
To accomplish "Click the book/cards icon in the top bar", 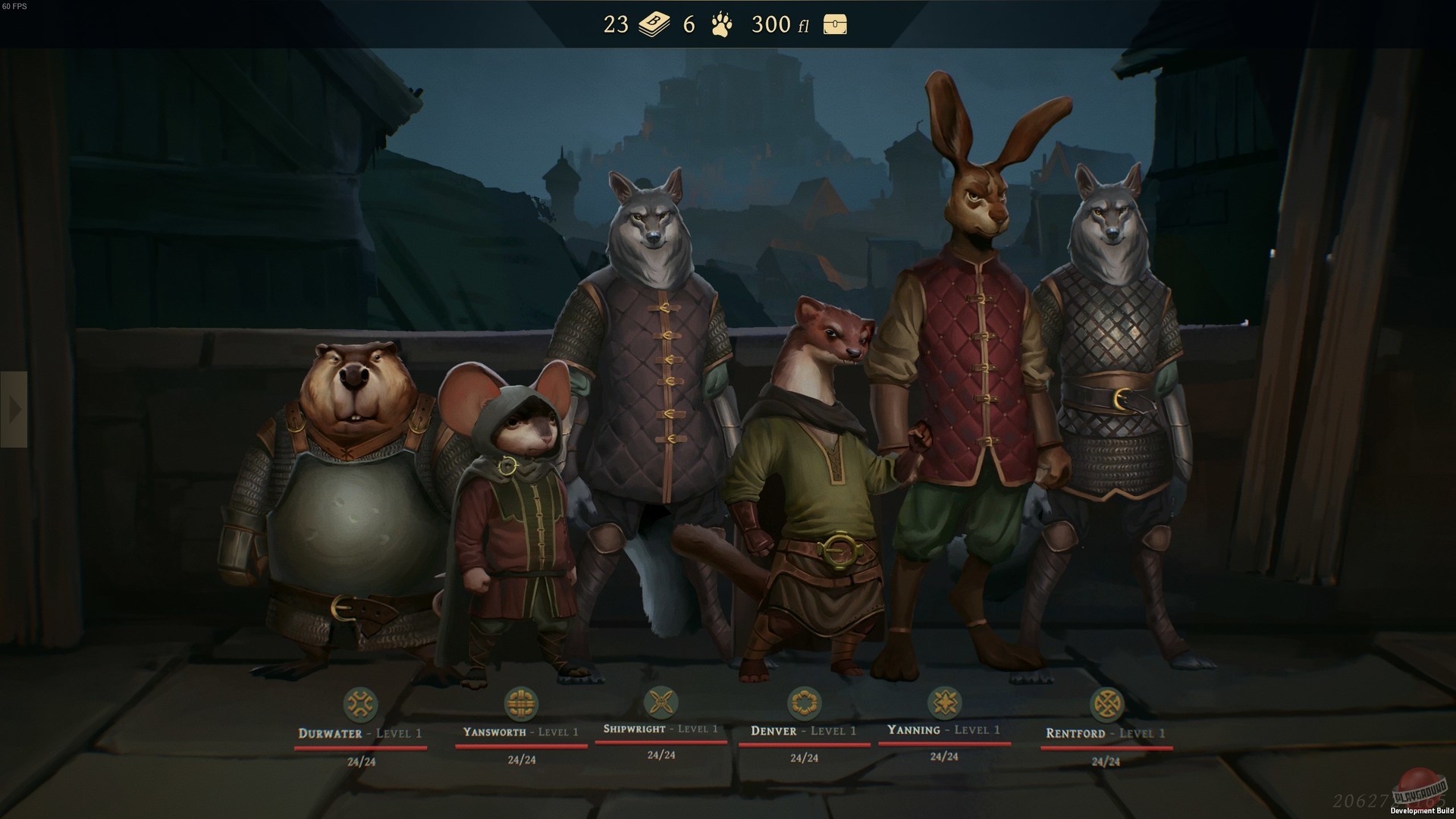I will coord(654,25).
